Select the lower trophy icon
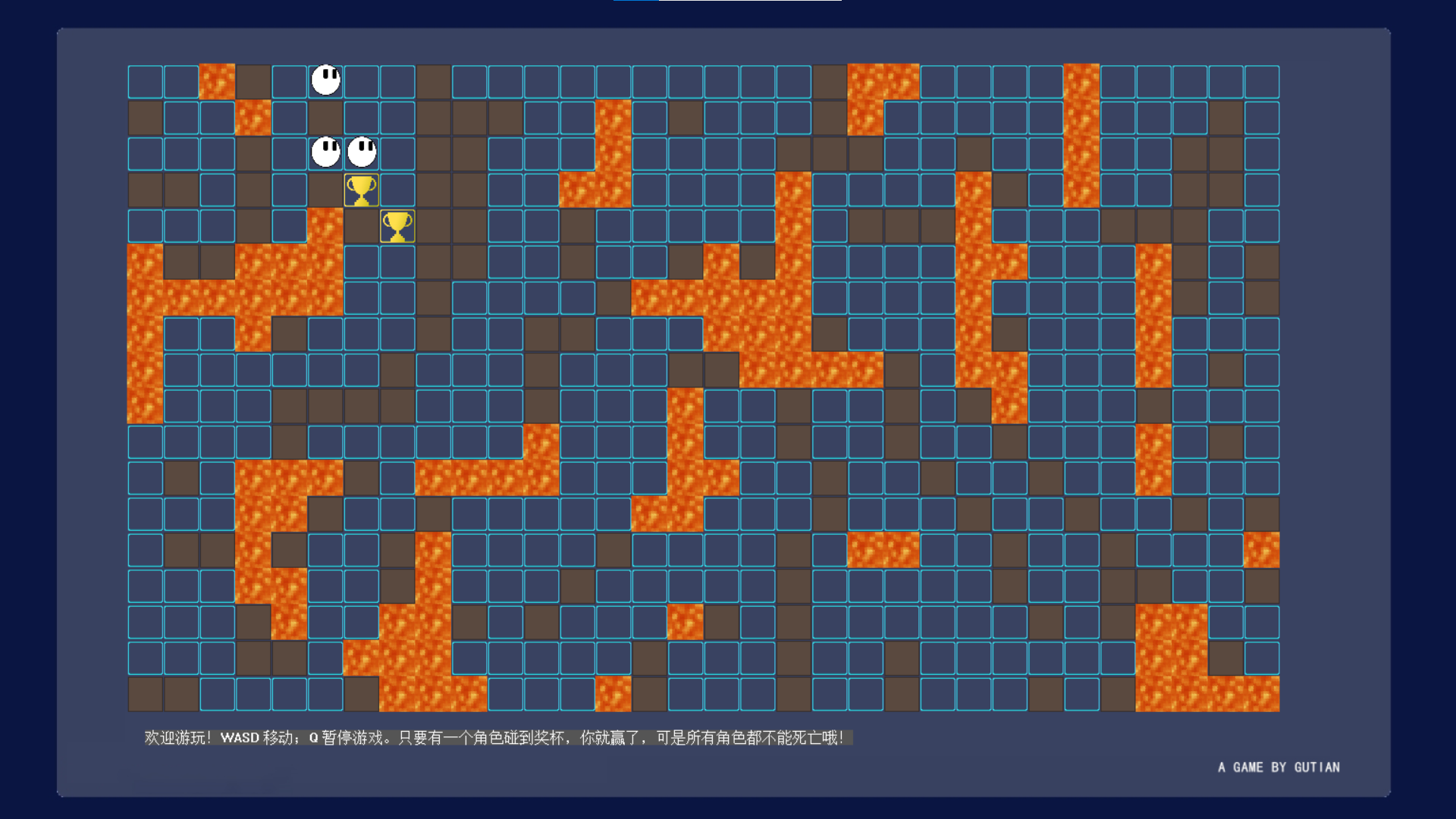The width and height of the screenshot is (1456, 819). coord(398,225)
